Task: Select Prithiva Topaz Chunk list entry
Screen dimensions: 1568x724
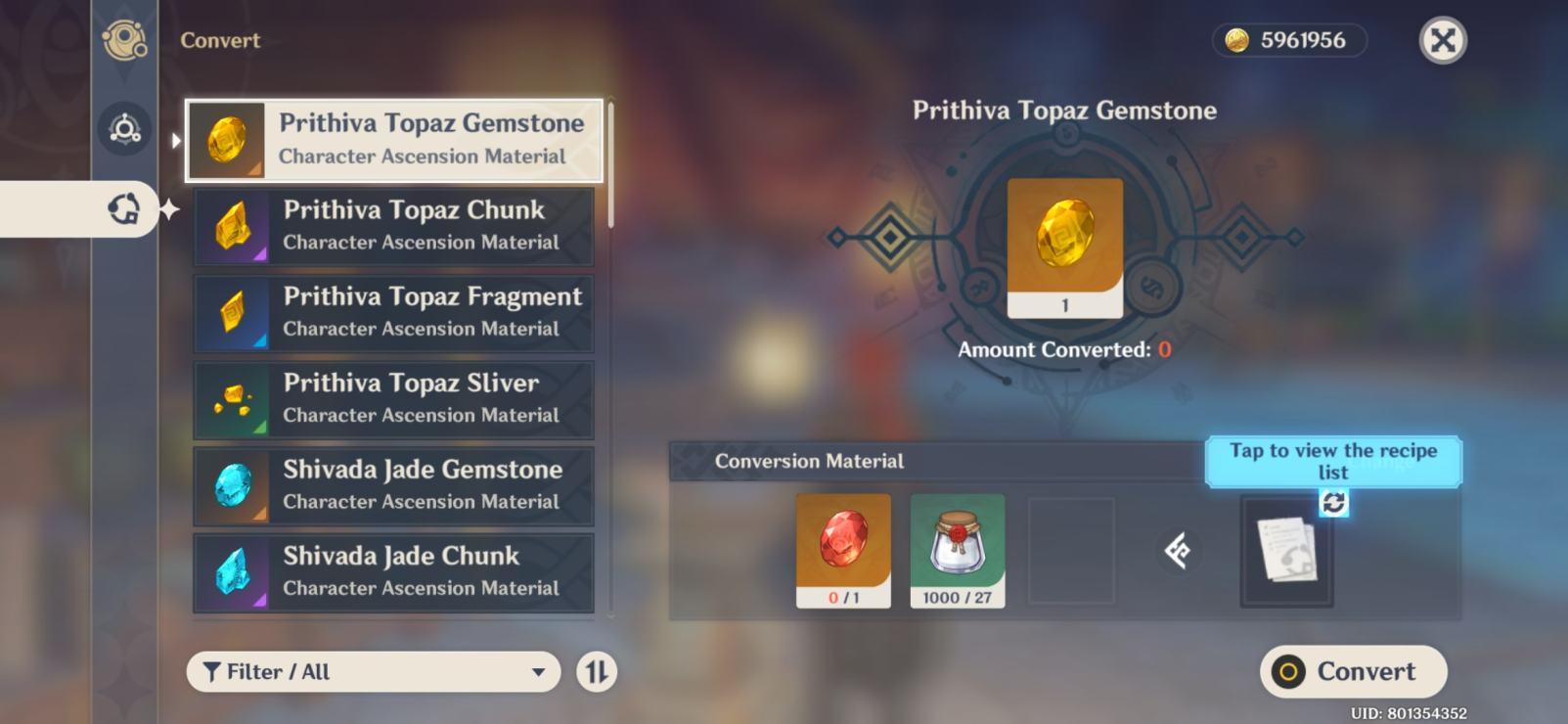Action: pos(394,225)
